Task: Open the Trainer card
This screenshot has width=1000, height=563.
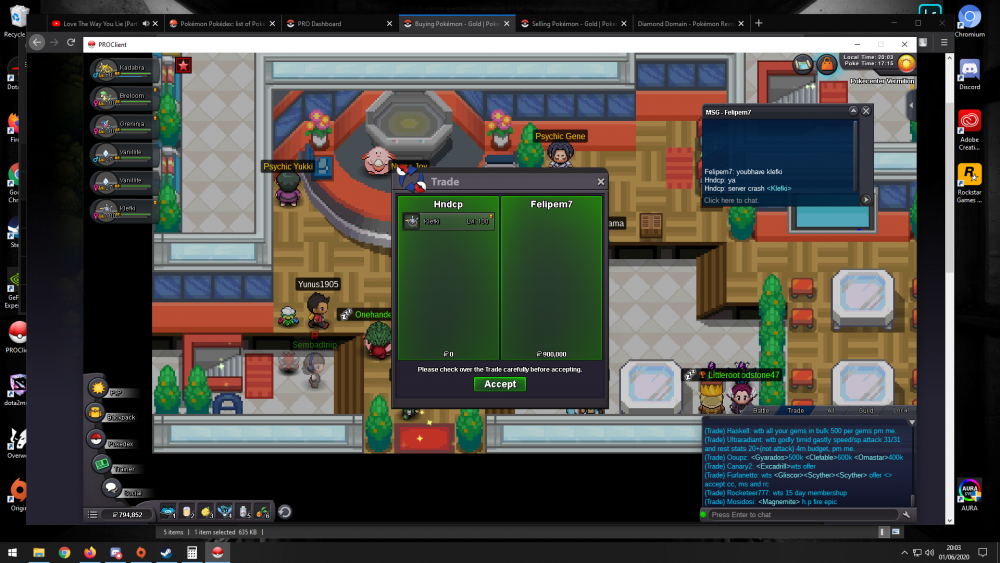Action: [x=102, y=465]
